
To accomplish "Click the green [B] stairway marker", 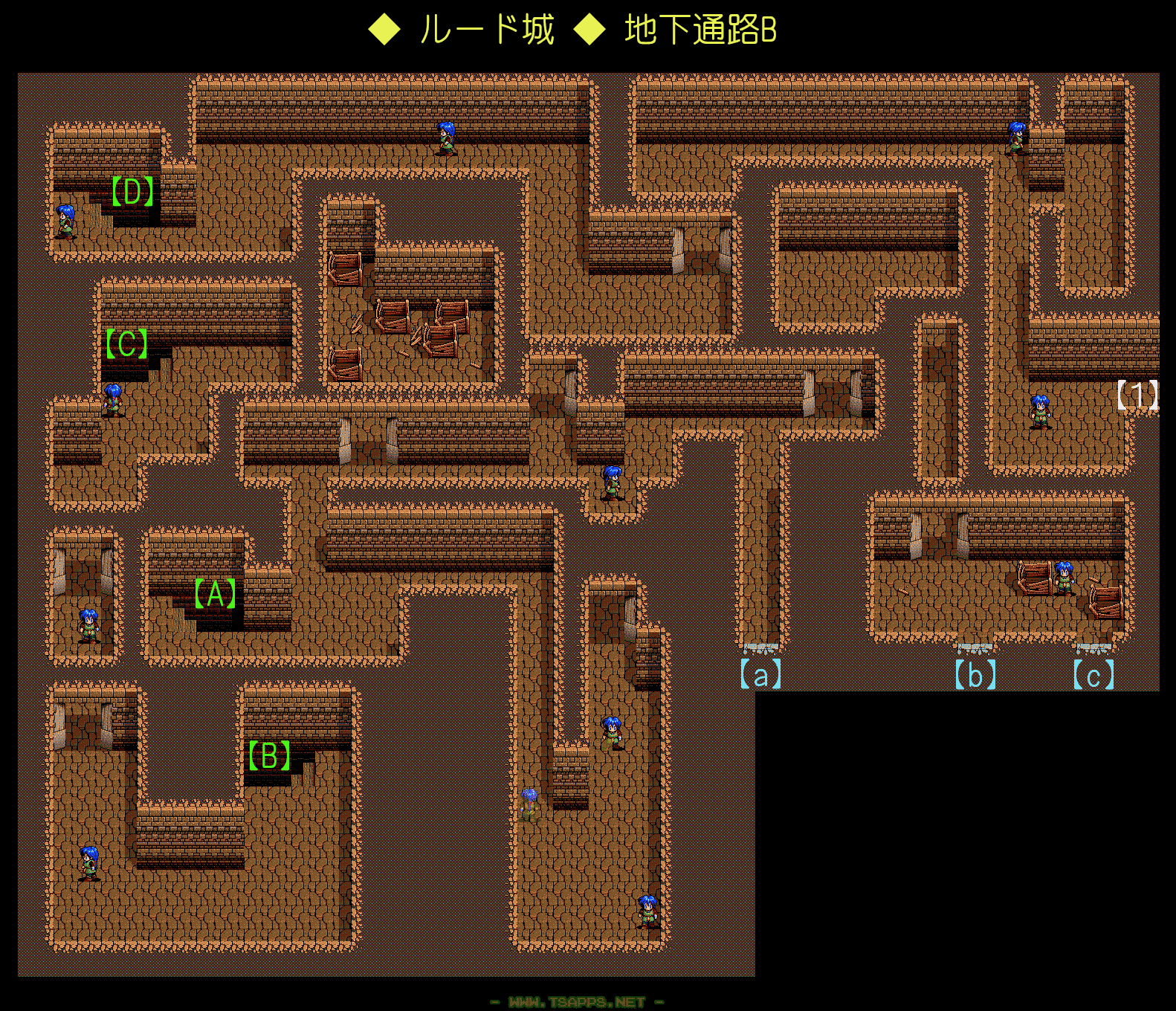I will (269, 755).
